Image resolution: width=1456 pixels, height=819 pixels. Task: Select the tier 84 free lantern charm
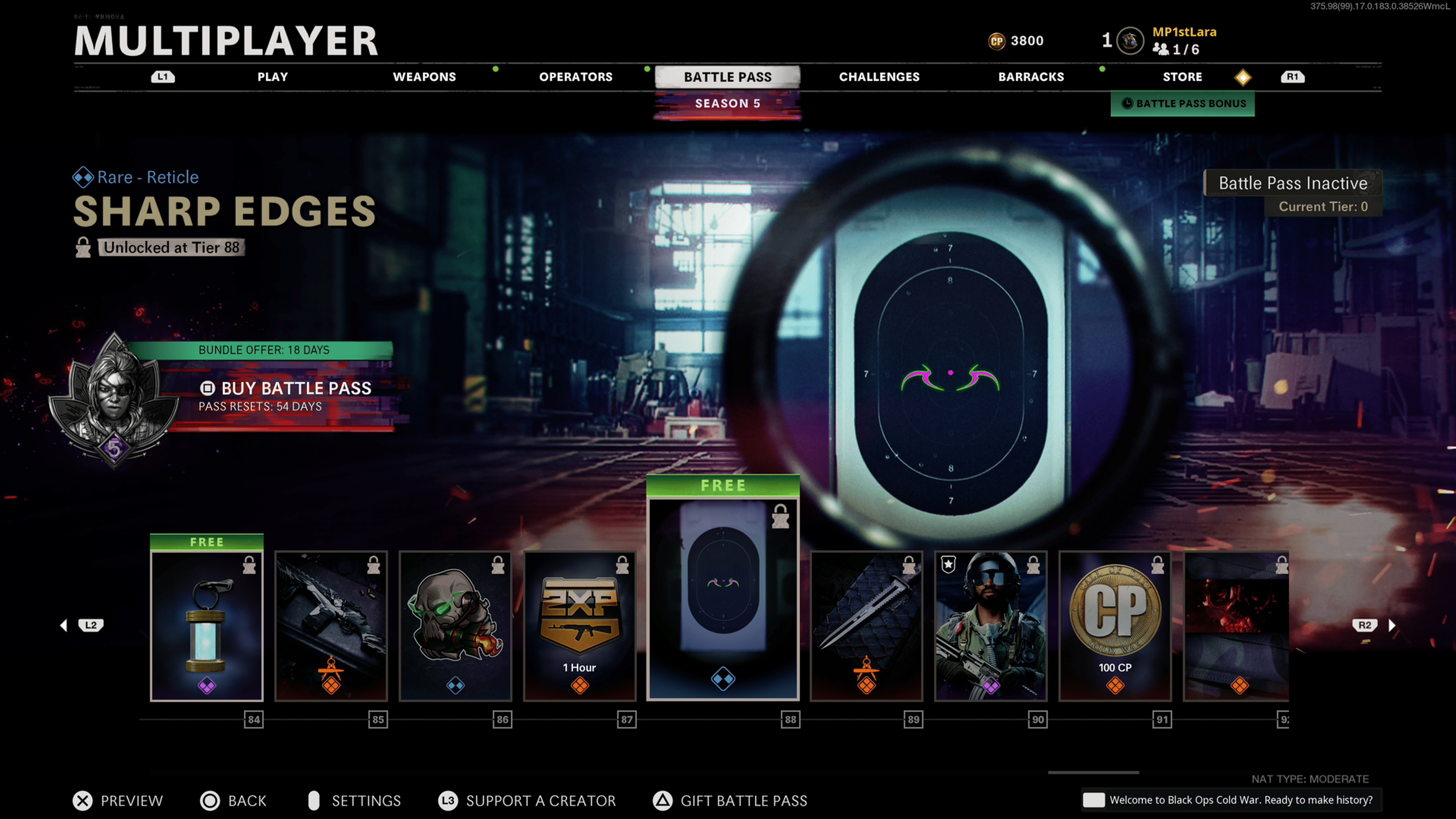click(x=207, y=626)
